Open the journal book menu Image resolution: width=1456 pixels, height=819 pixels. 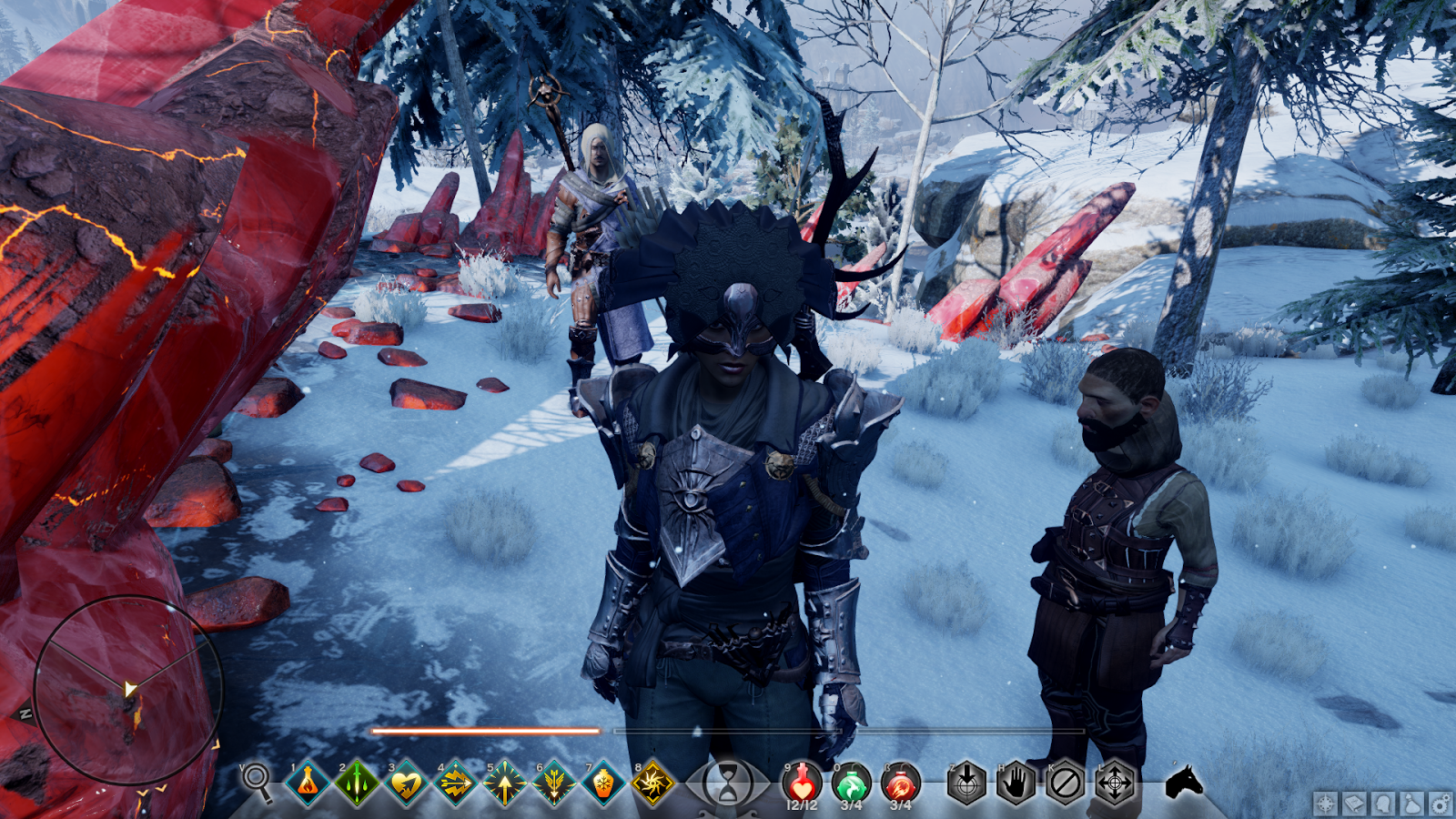point(1354,804)
